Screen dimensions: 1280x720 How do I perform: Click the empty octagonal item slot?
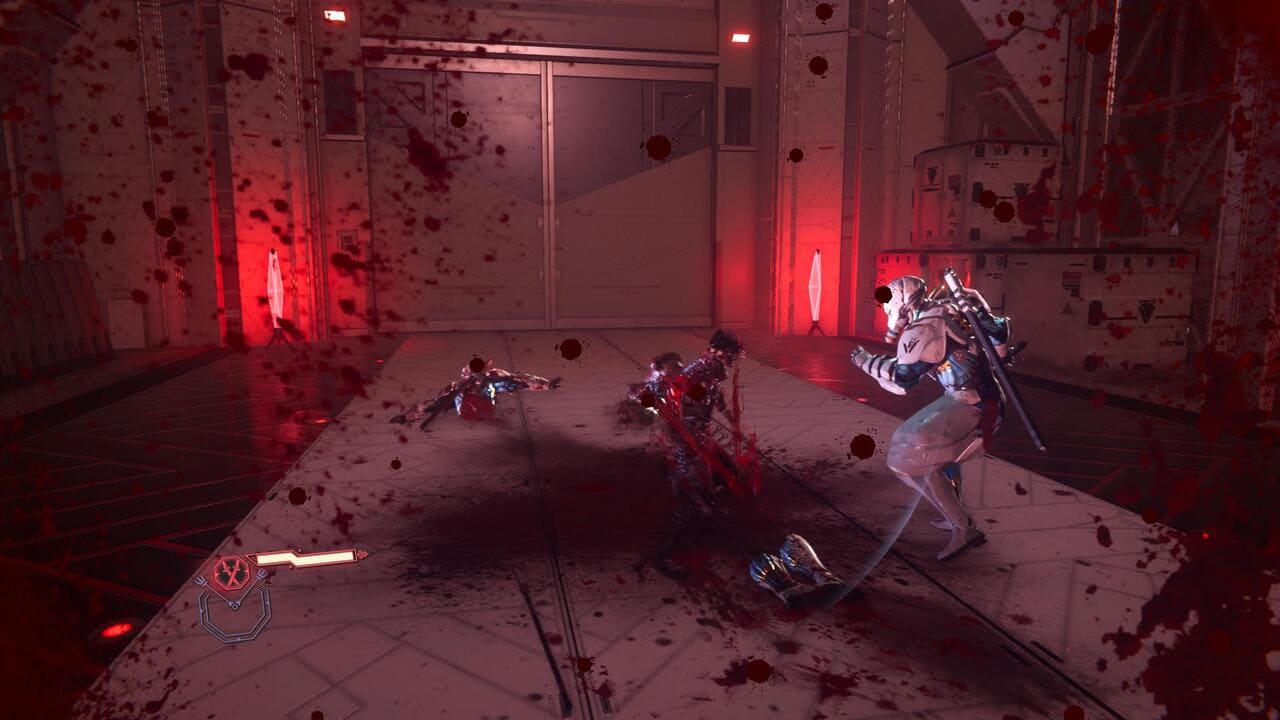(234, 615)
